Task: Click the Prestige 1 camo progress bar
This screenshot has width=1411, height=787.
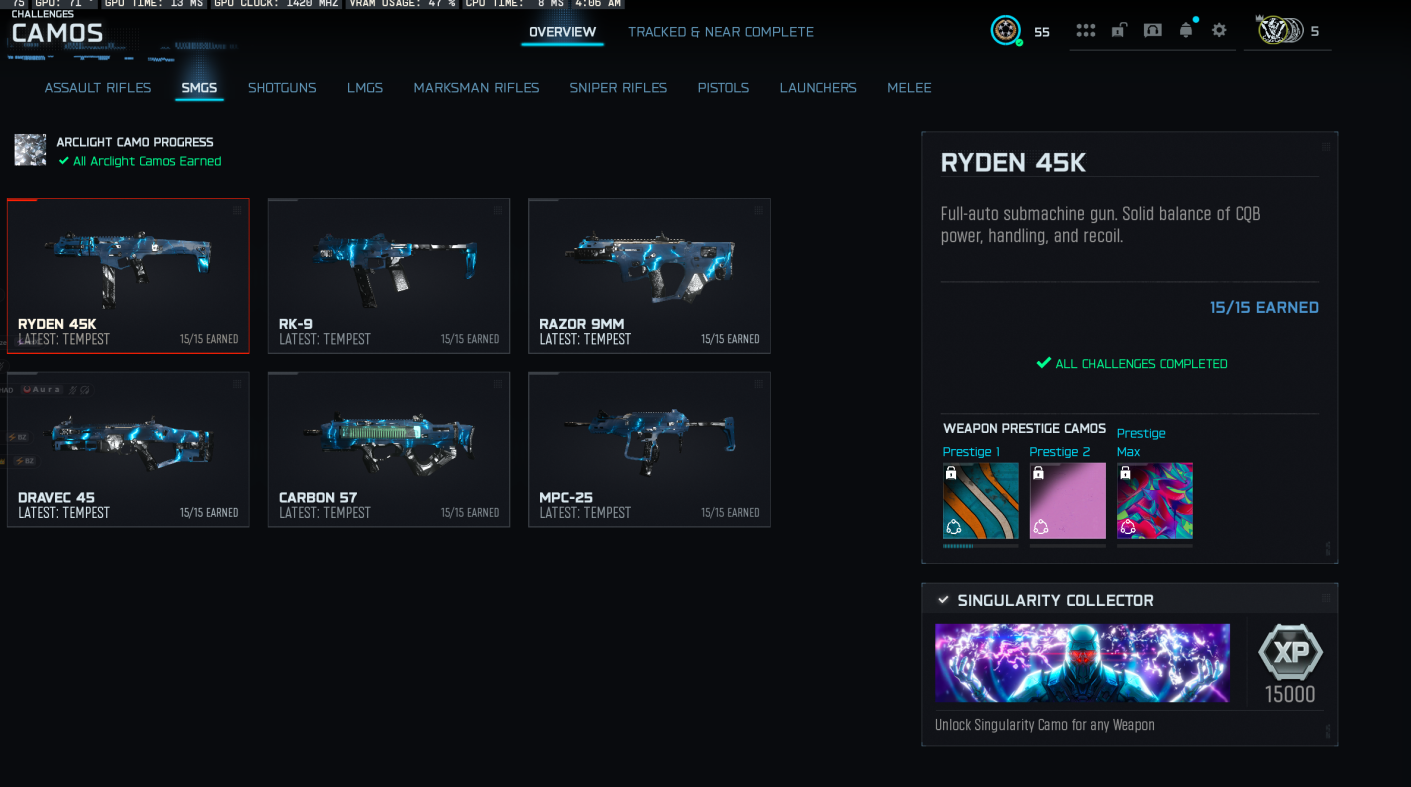Action: (980, 543)
